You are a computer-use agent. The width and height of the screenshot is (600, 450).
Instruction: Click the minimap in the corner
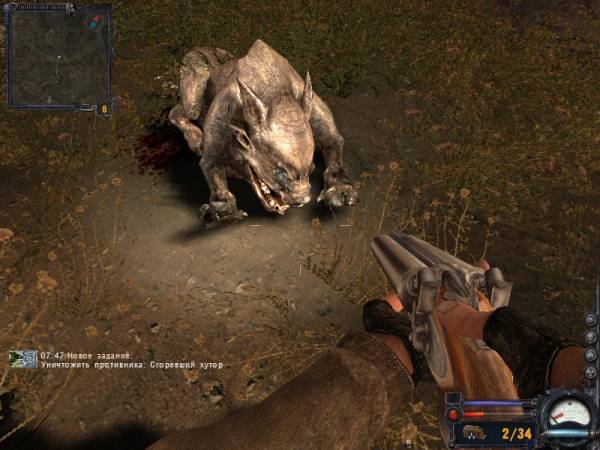coord(55,55)
